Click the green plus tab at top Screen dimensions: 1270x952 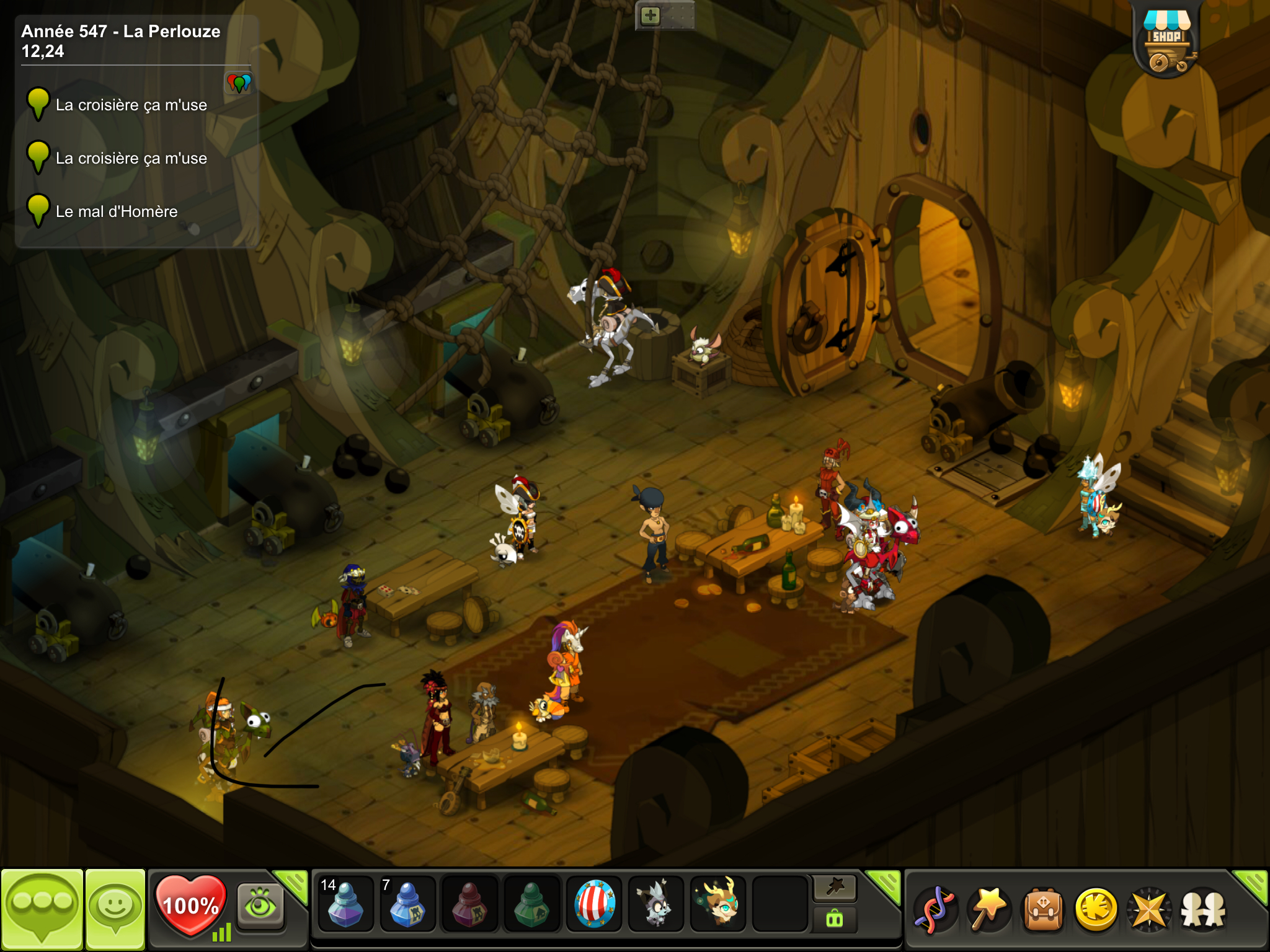click(651, 15)
